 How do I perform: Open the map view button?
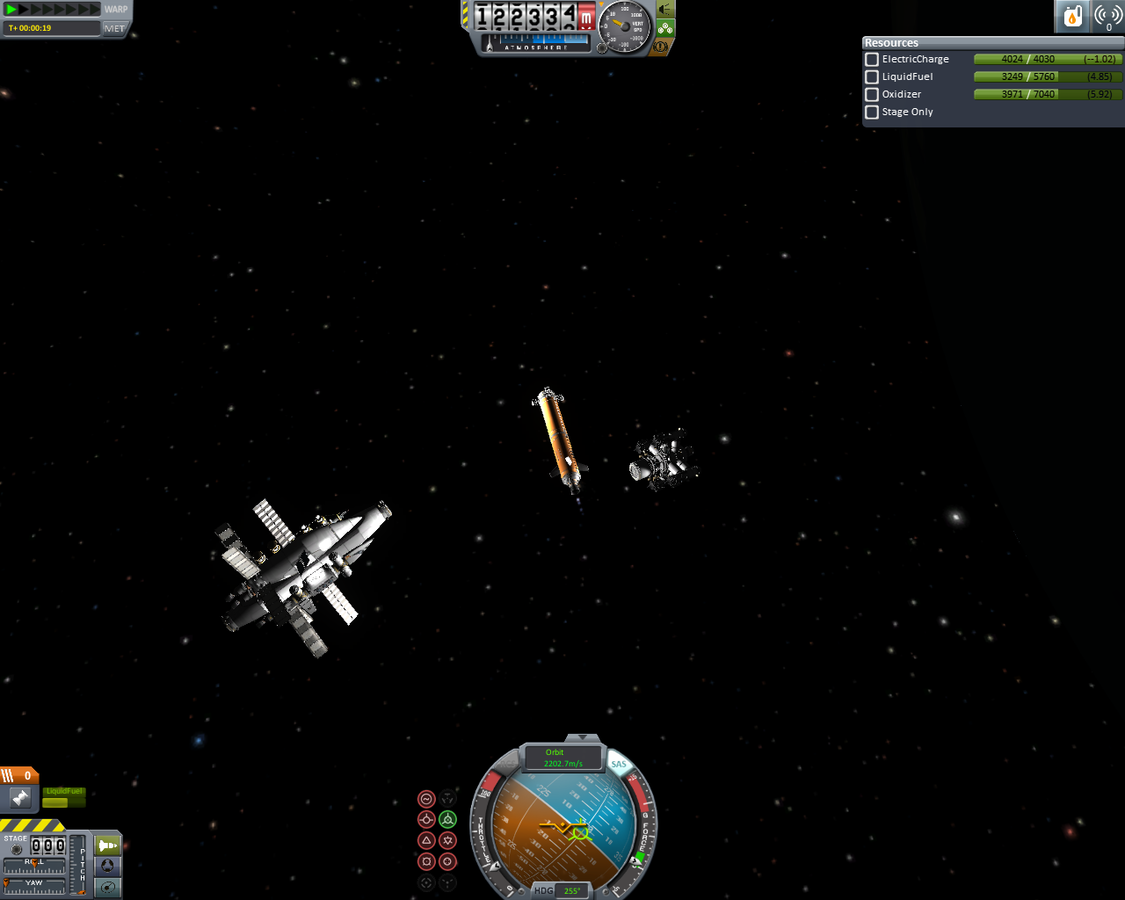click(x=107, y=887)
